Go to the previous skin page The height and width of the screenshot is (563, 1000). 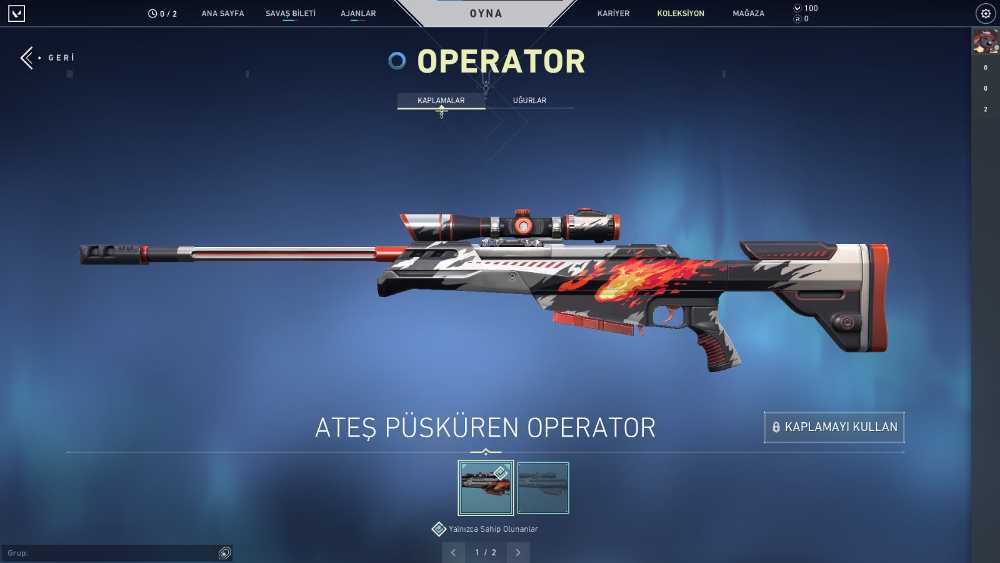[454, 552]
